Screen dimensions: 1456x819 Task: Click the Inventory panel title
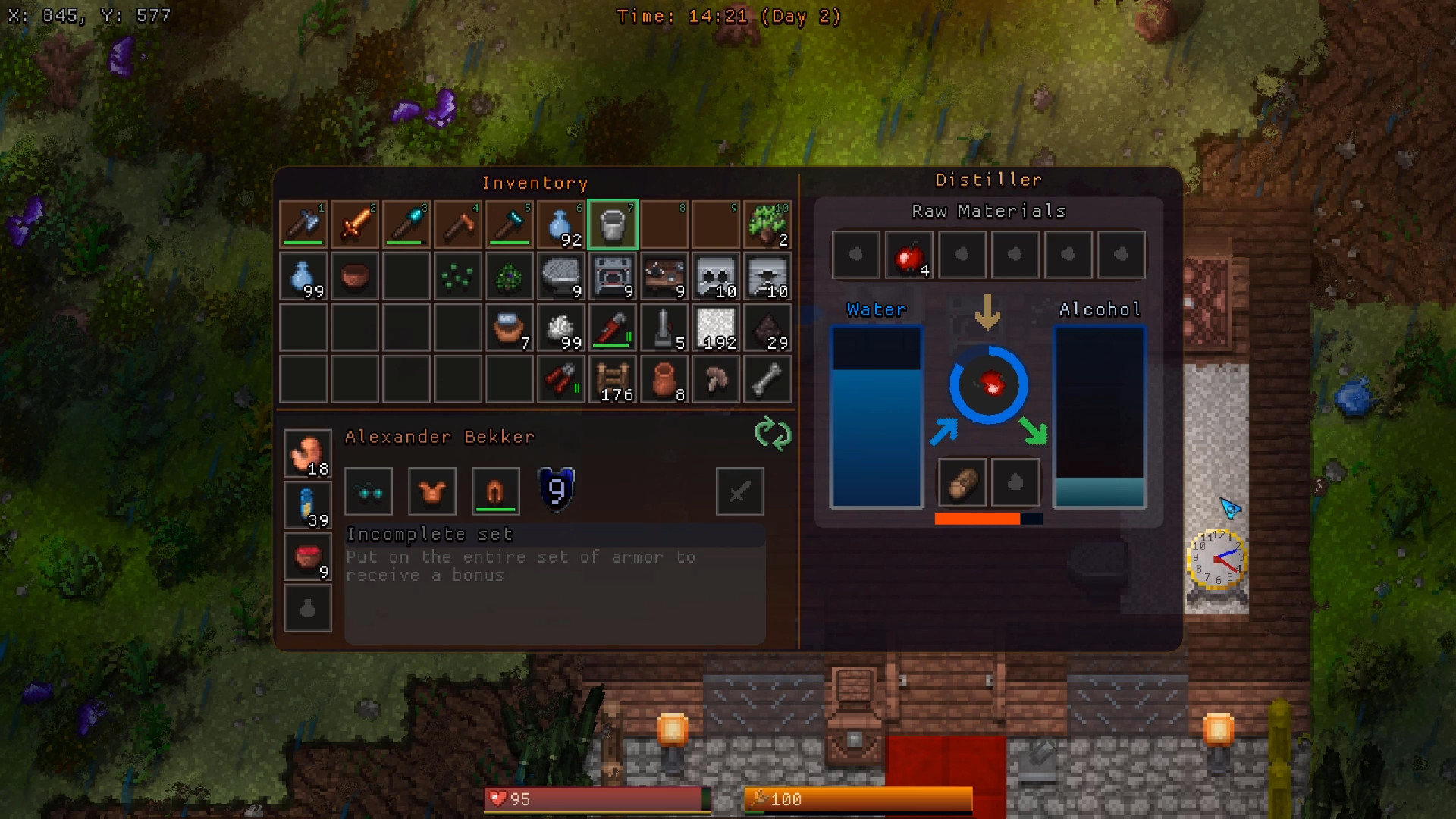tap(535, 183)
